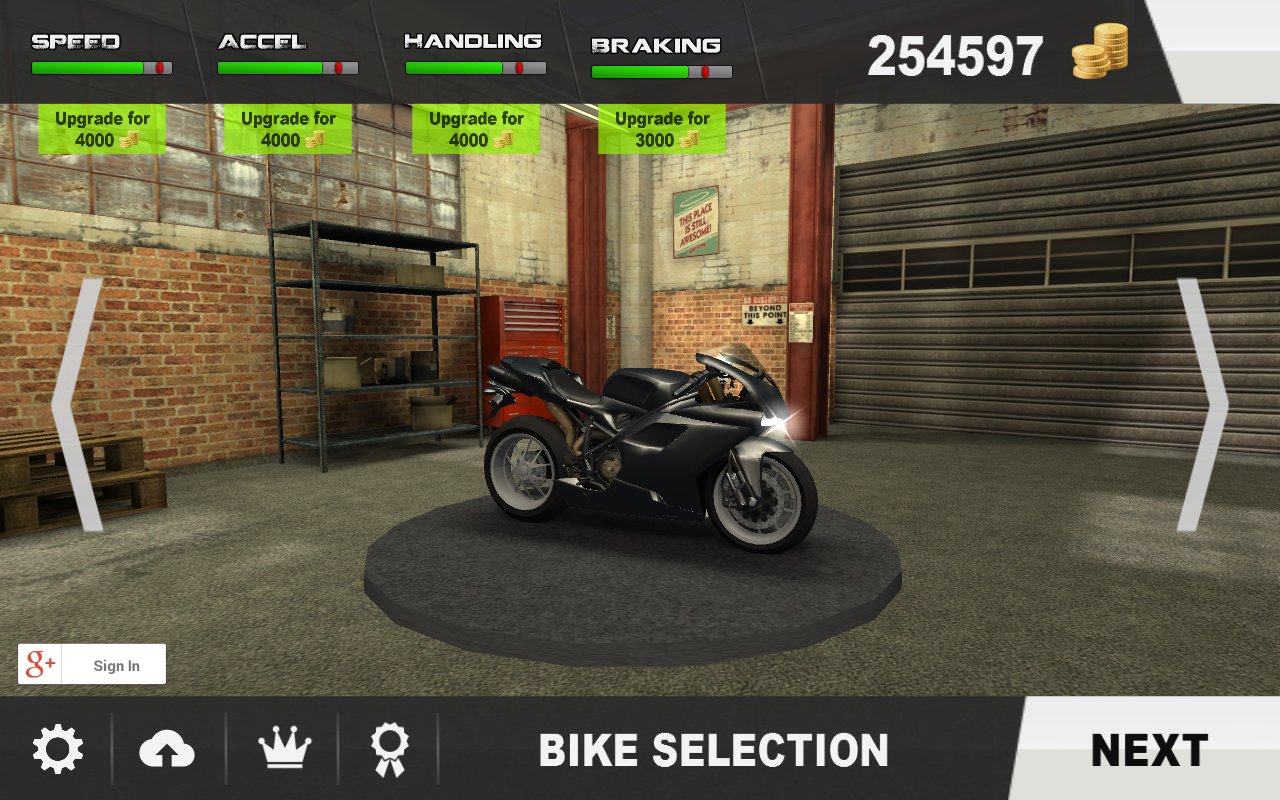The height and width of the screenshot is (800, 1280).
Task: Upgrade Accel for 4000 coins
Action: [x=288, y=129]
